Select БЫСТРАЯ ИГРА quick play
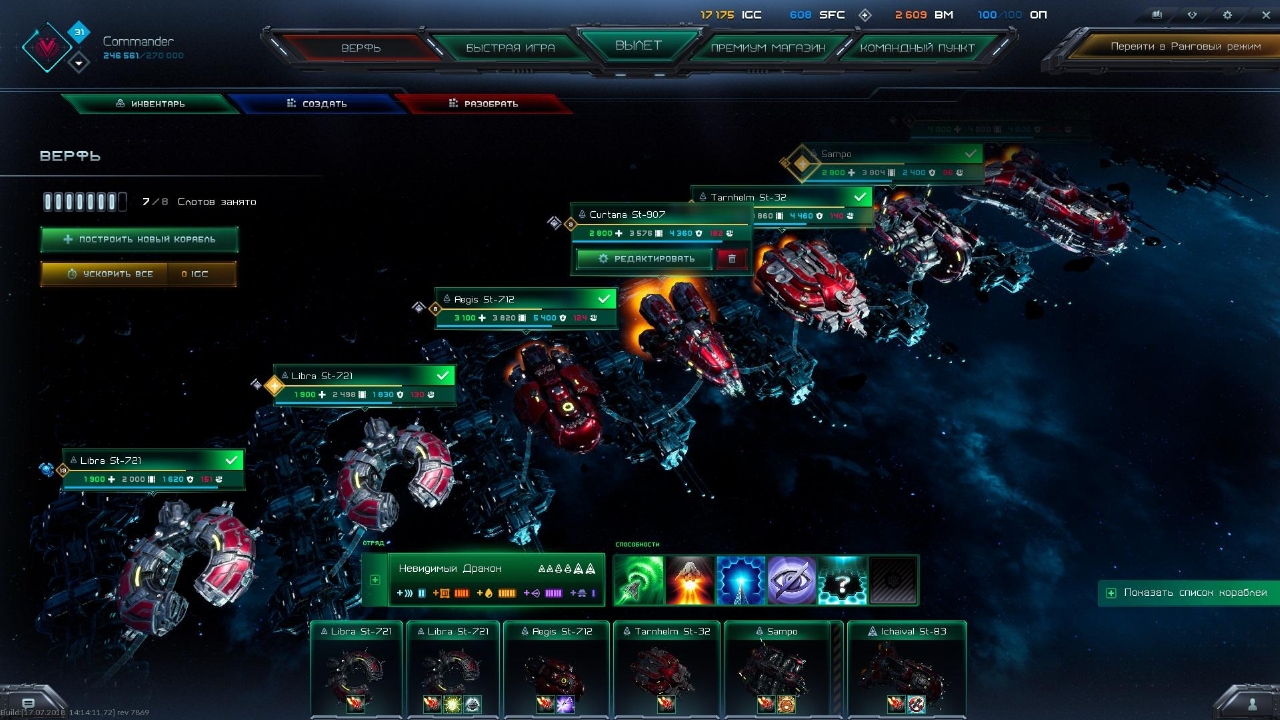 coord(510,48)
